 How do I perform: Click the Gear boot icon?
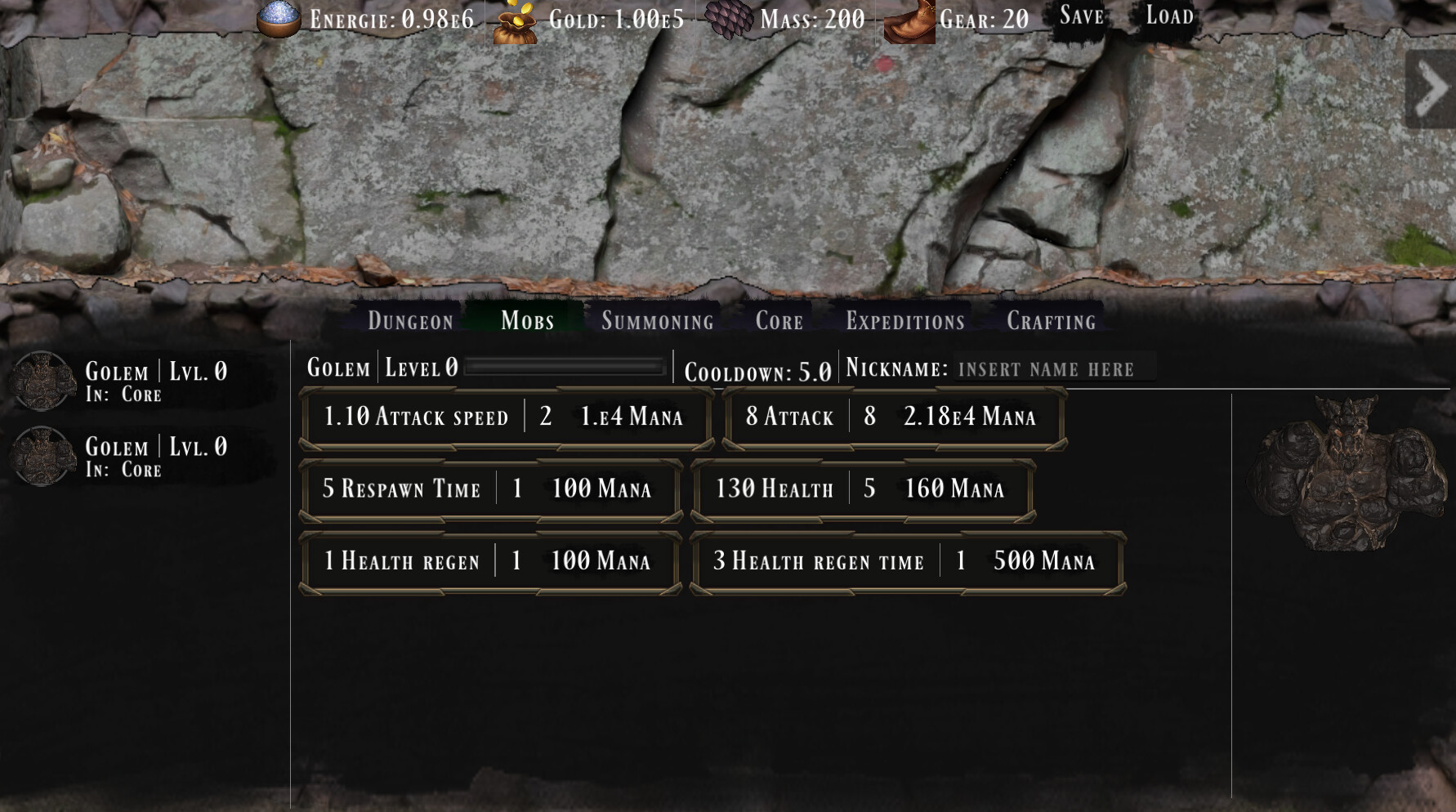click(911, 18)
